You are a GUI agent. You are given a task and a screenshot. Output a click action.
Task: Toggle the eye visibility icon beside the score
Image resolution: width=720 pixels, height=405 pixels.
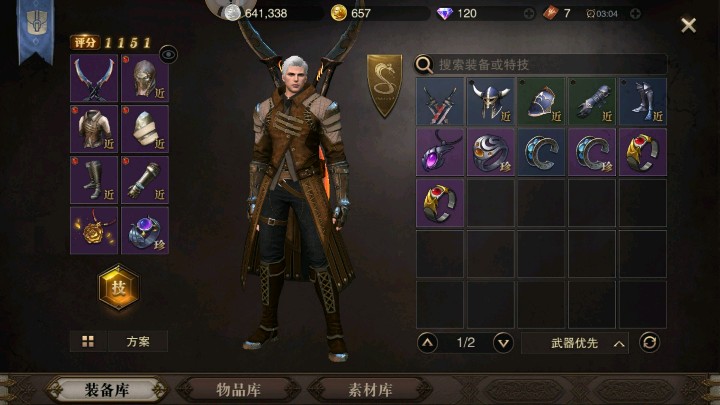(x=168, y=54)
